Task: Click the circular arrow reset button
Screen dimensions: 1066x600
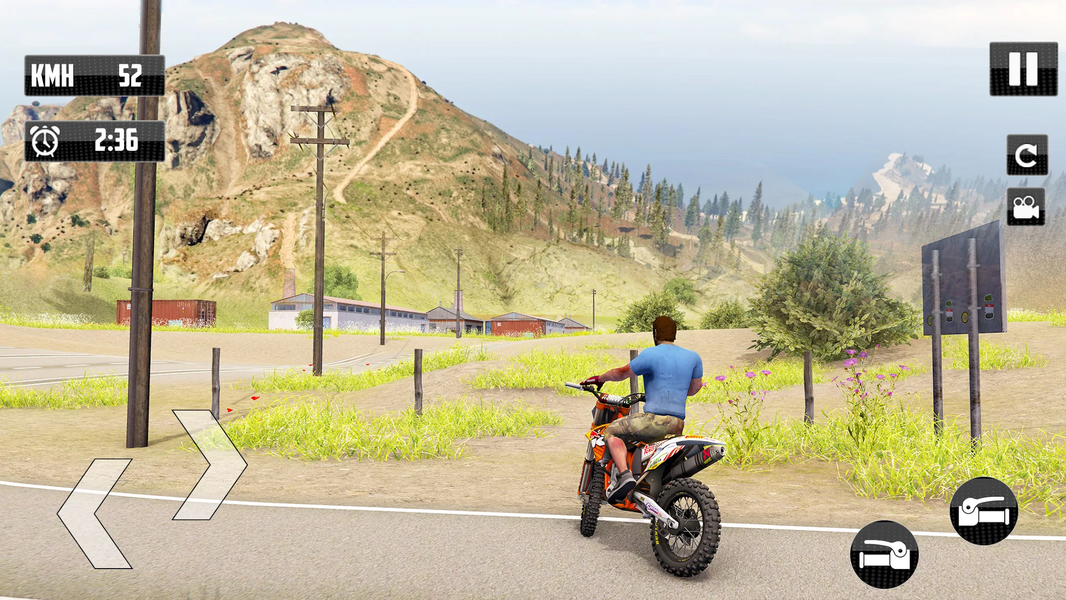Action: (1027, 155)
